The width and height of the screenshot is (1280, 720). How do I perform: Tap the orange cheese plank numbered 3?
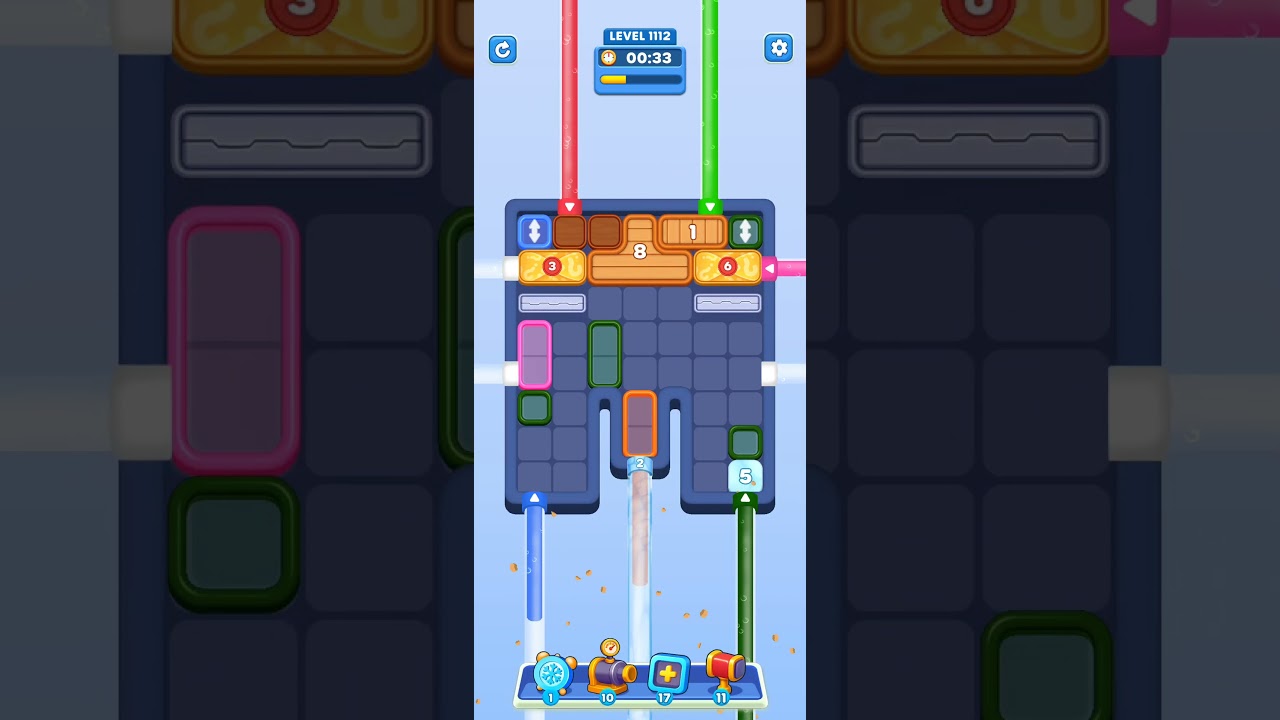552,266
